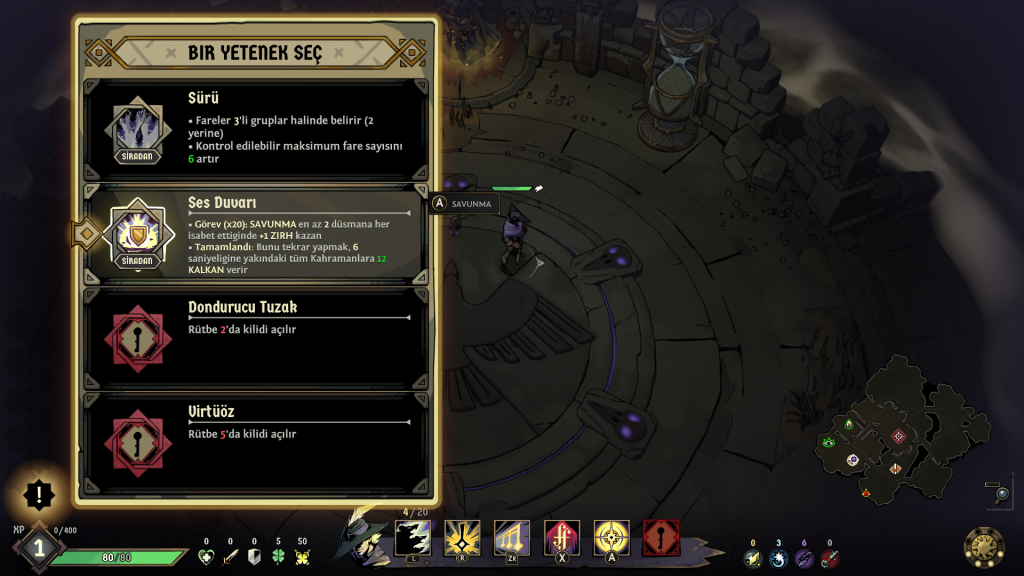Click the minimap magnifying glass zoom button
The width and height of the screenshot is (1024, 576).
[x=1001, y=493]
